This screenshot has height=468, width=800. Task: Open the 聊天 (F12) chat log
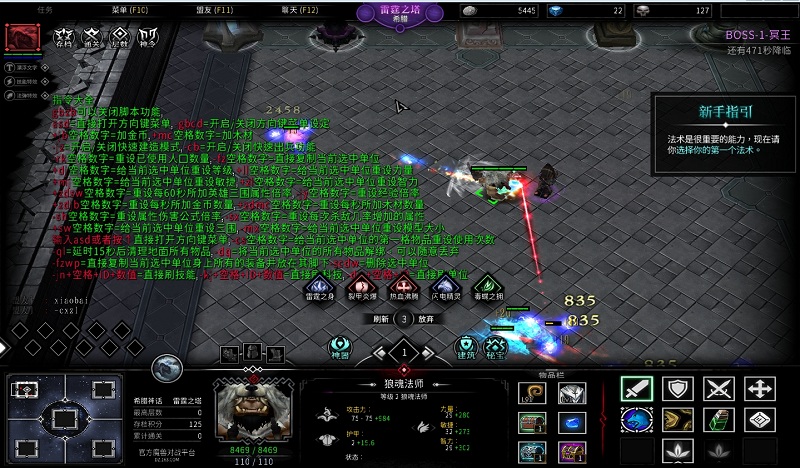click(299, 9)
